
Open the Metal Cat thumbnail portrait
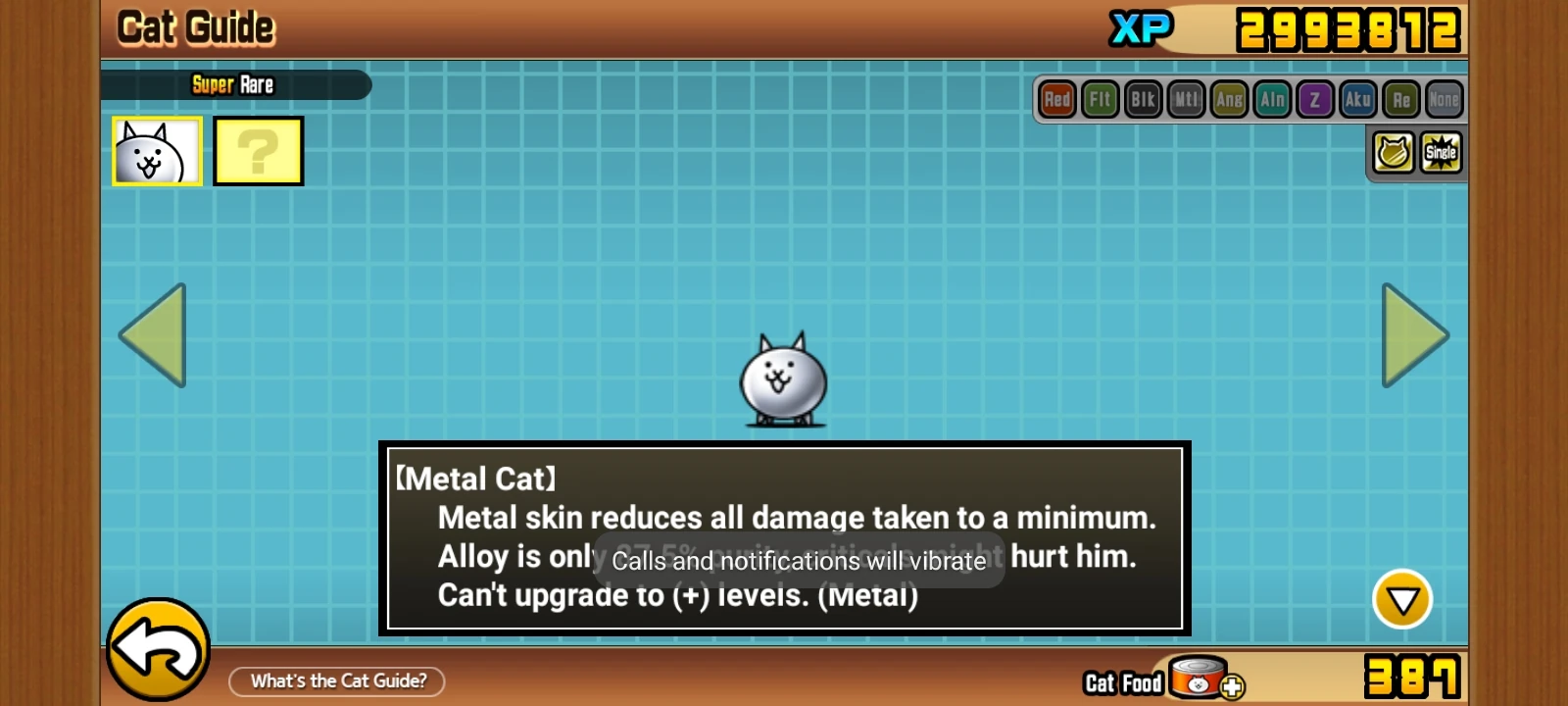pyautogui.click(x=155, y=150)
